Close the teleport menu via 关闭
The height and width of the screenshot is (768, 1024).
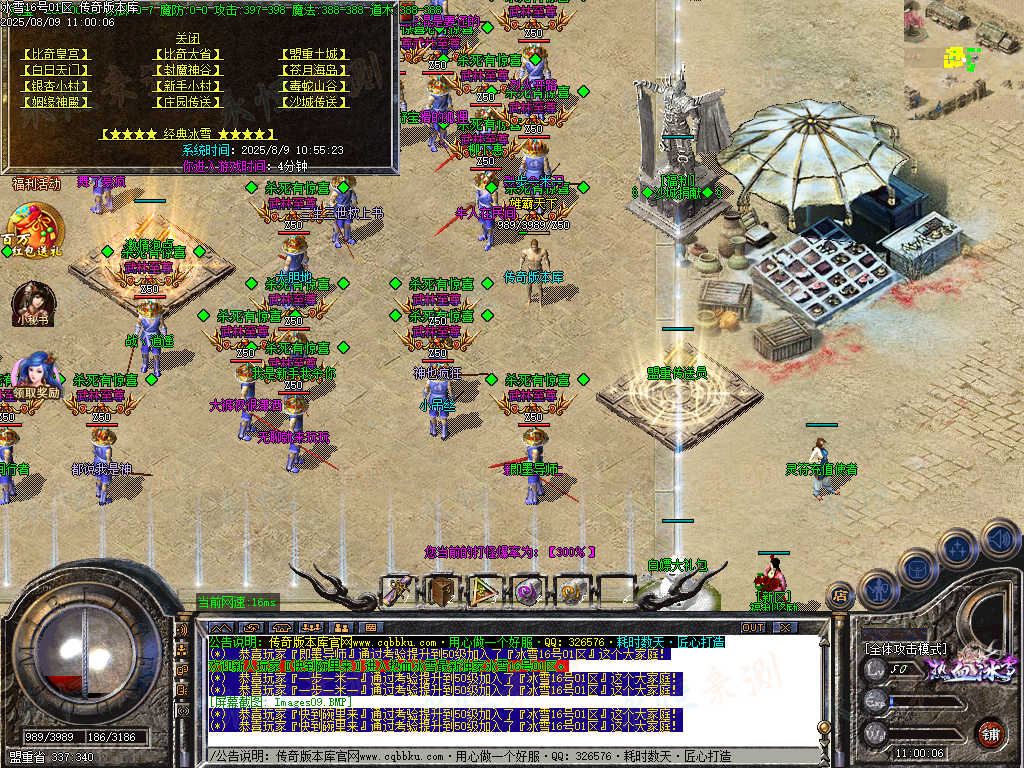pos(187,38)
